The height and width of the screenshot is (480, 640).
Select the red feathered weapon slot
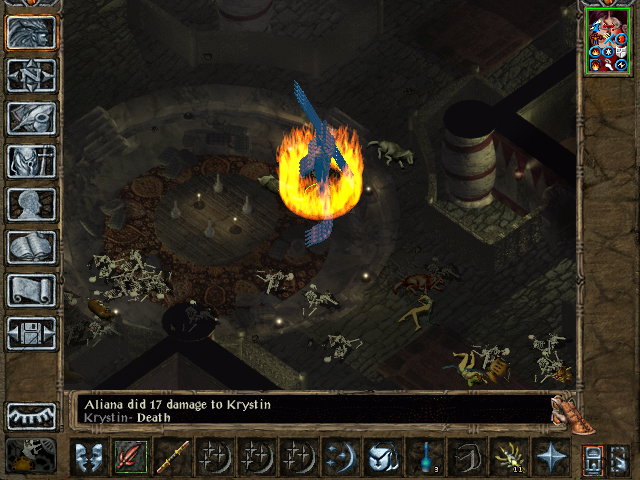pyautogui.click(x=130, y=457)
